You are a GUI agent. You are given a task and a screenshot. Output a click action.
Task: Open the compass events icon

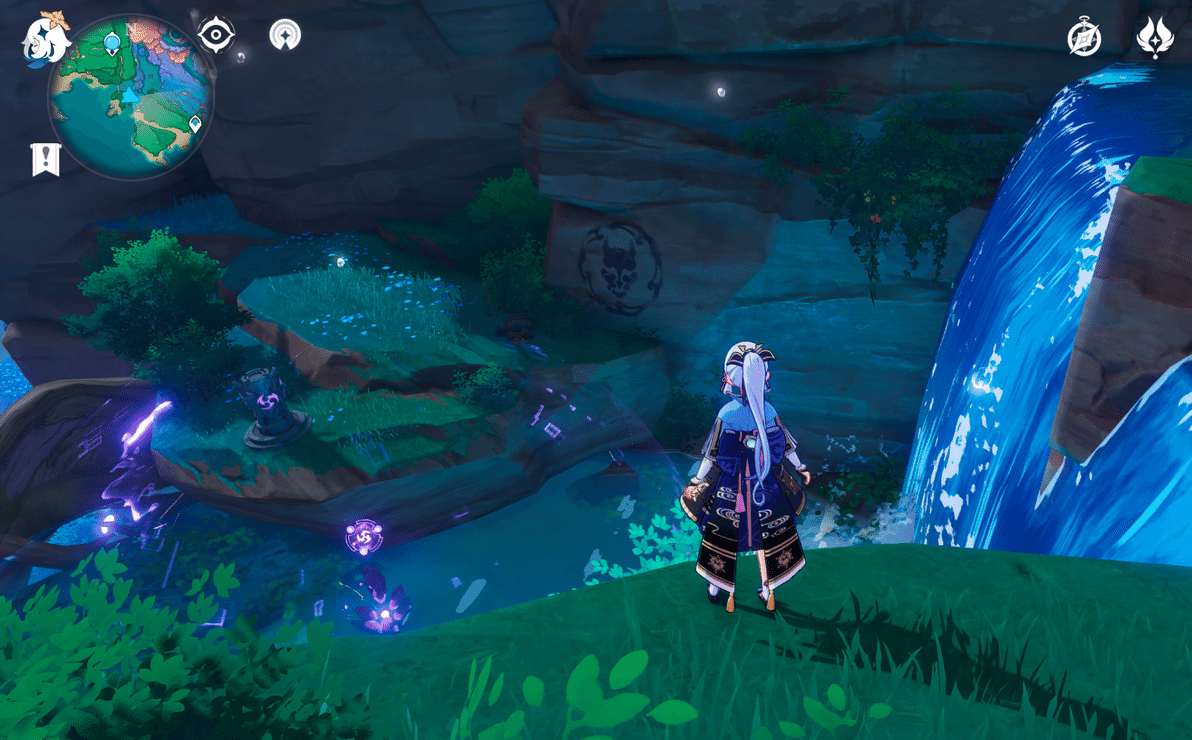[1084, 38]
